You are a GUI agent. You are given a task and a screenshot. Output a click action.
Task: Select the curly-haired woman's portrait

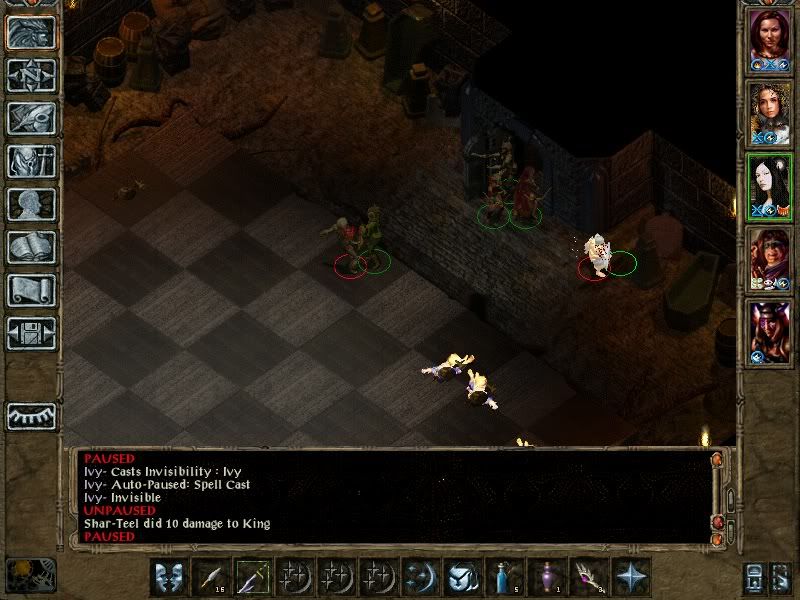coord(770,112)
